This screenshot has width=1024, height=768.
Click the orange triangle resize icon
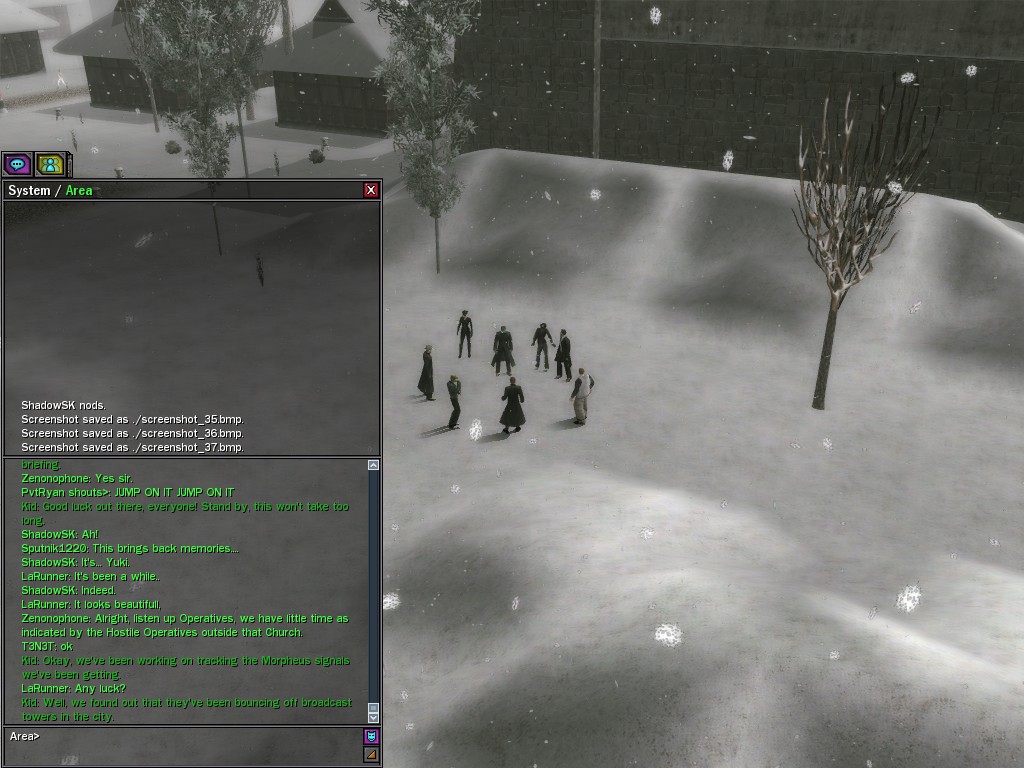[x=371, y=755]
